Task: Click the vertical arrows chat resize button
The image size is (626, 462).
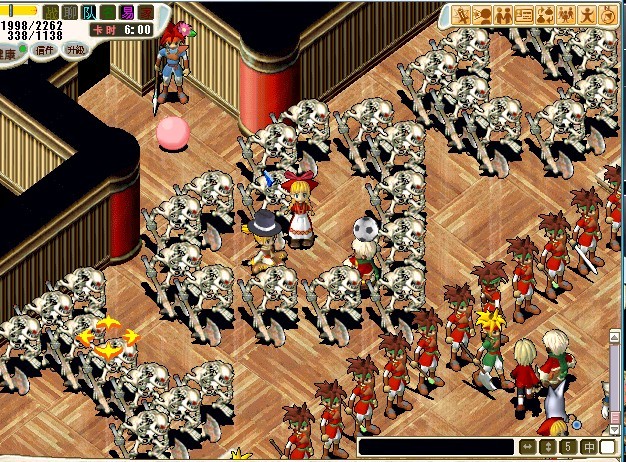Action: [547, 446]
